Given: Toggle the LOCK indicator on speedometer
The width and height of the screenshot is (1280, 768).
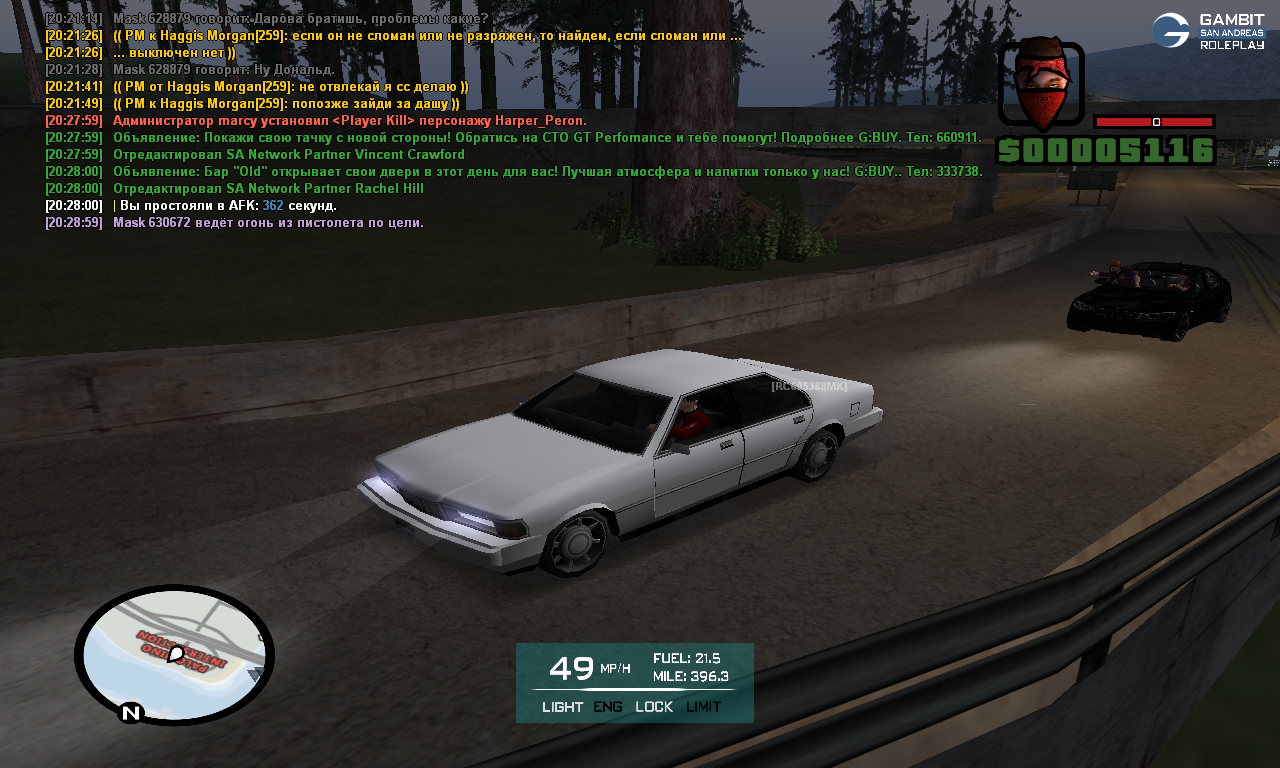Looking at the screenshot, I should 654,707.
